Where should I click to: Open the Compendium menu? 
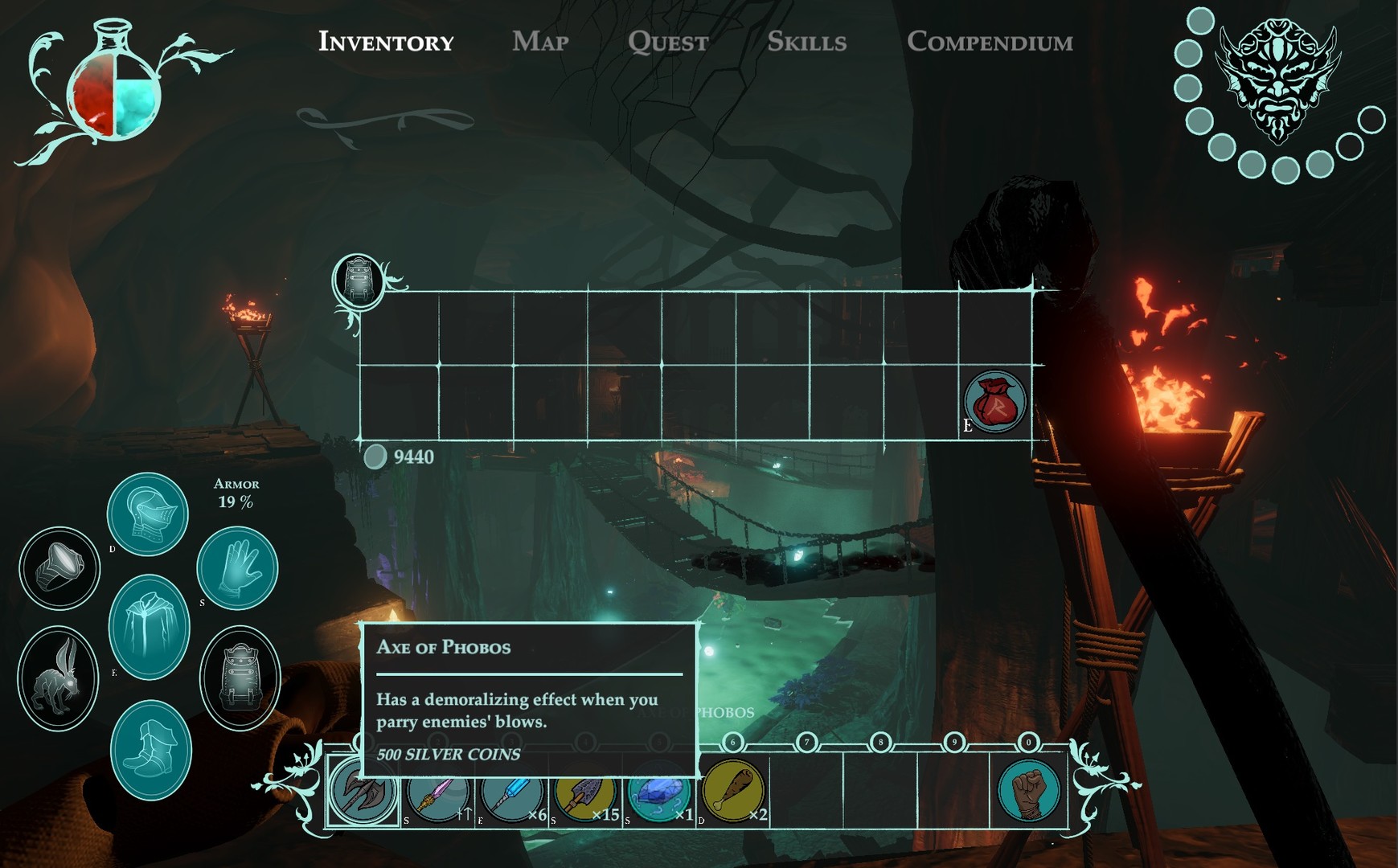tap(992, 42)
